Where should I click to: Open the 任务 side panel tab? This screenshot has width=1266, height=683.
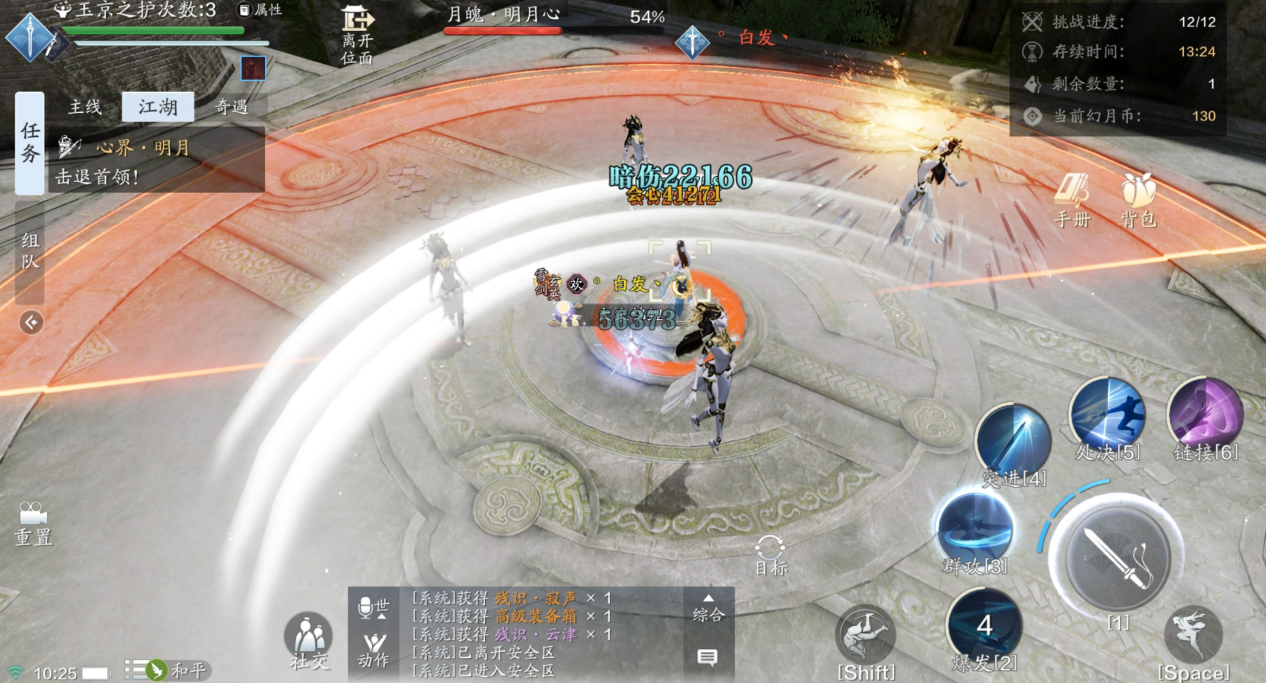(x=30, y=143)
